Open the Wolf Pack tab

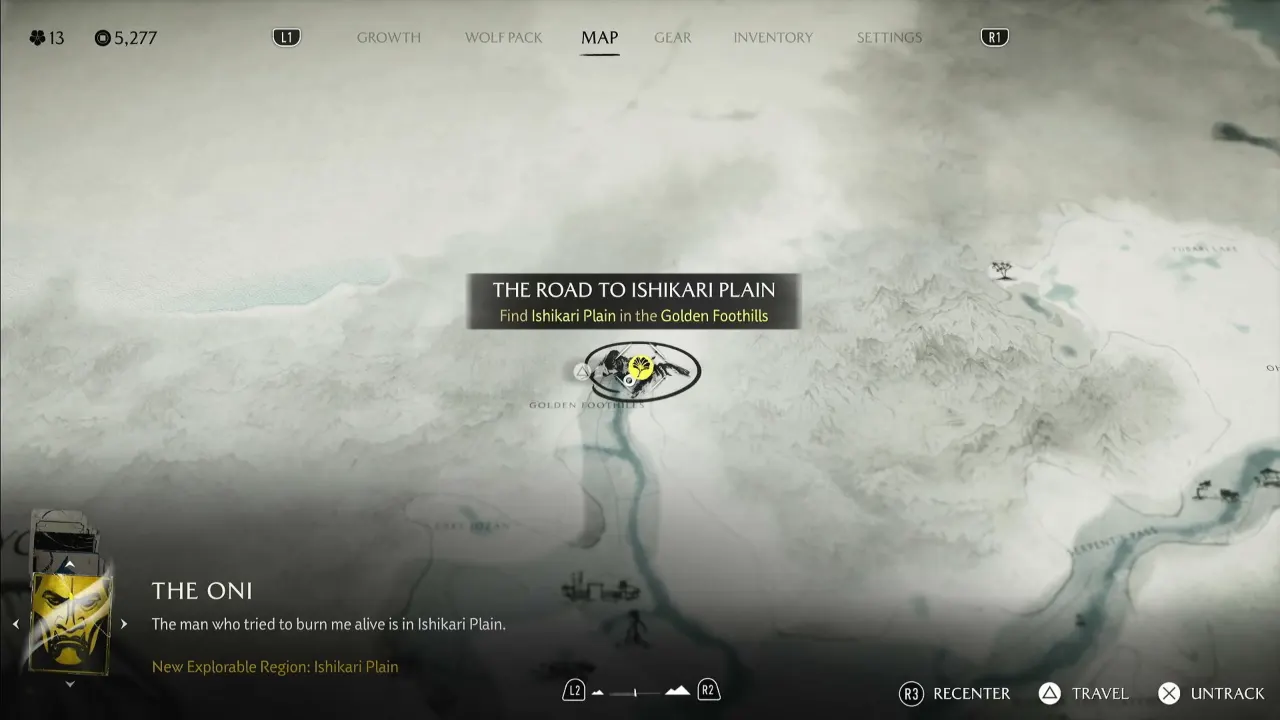pyautogui.click(x=504, y=38)
